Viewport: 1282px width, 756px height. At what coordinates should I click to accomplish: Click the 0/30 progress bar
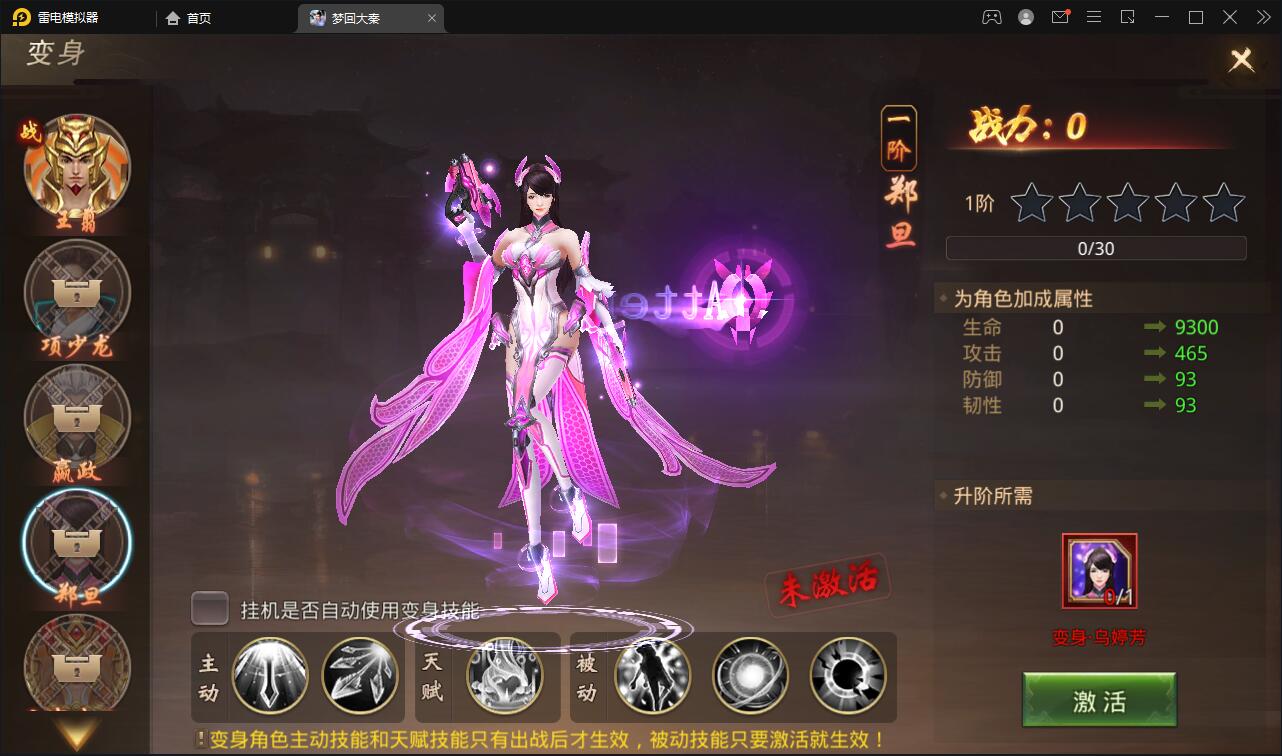pyautogui.click(x=1096, y=248)
